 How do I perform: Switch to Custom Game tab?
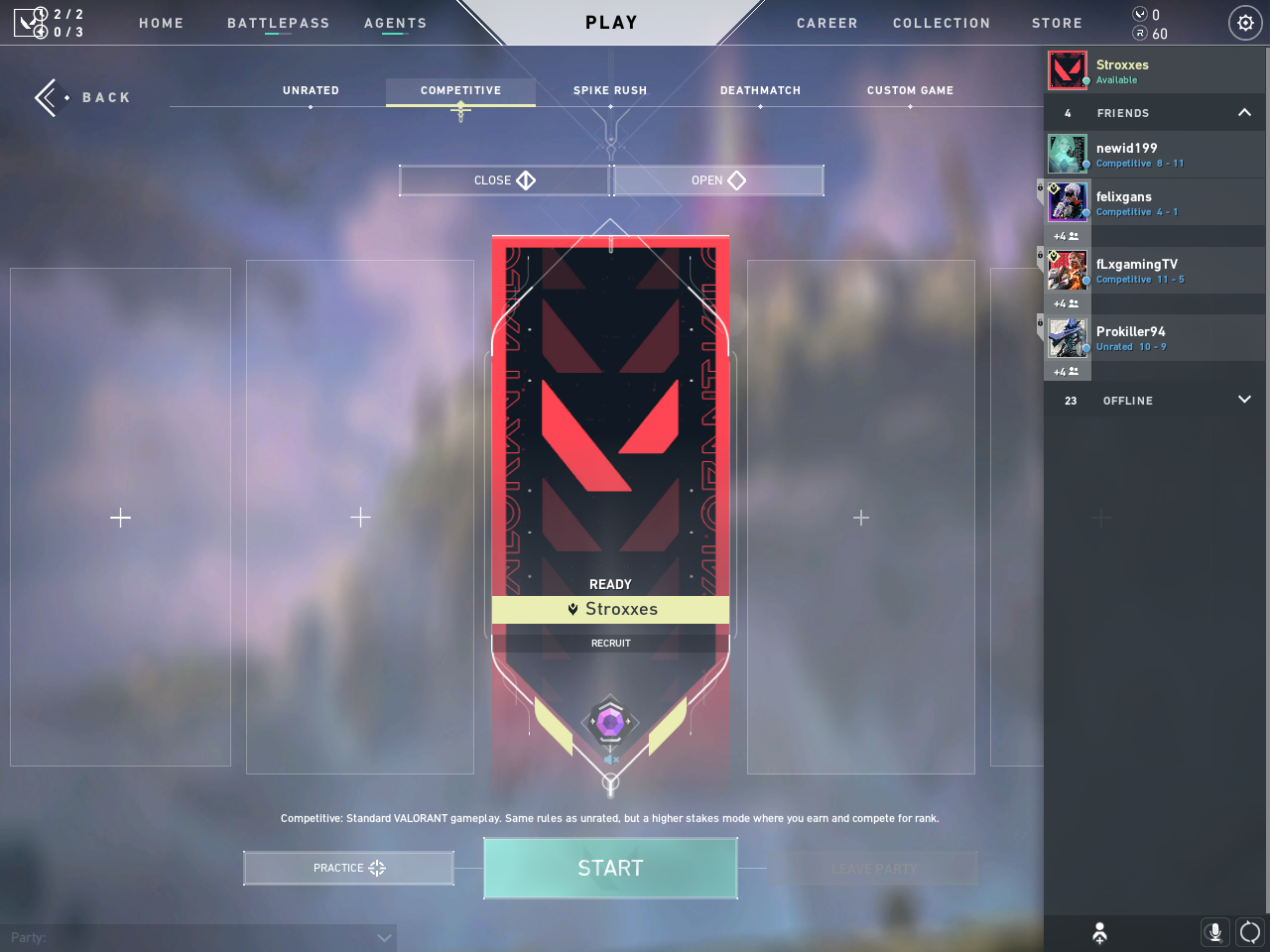910,90
